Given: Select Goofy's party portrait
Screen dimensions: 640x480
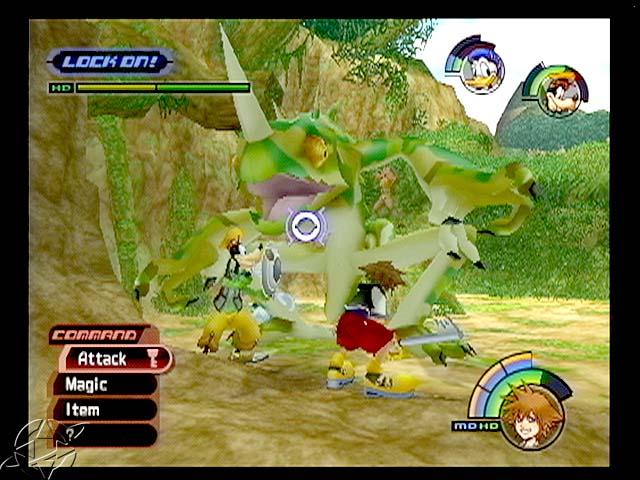Looking at the screenshot, I should coord(558,94).
